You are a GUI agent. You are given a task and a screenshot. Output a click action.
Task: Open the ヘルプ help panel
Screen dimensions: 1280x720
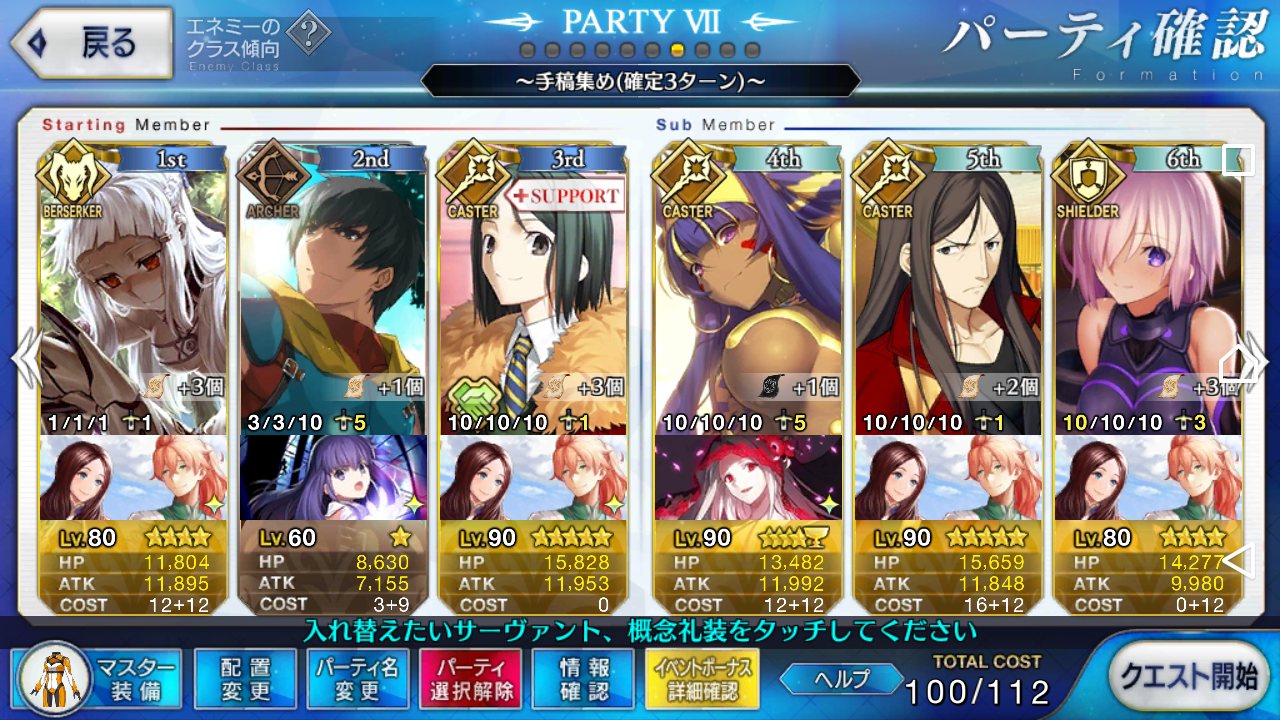[840, 679]
